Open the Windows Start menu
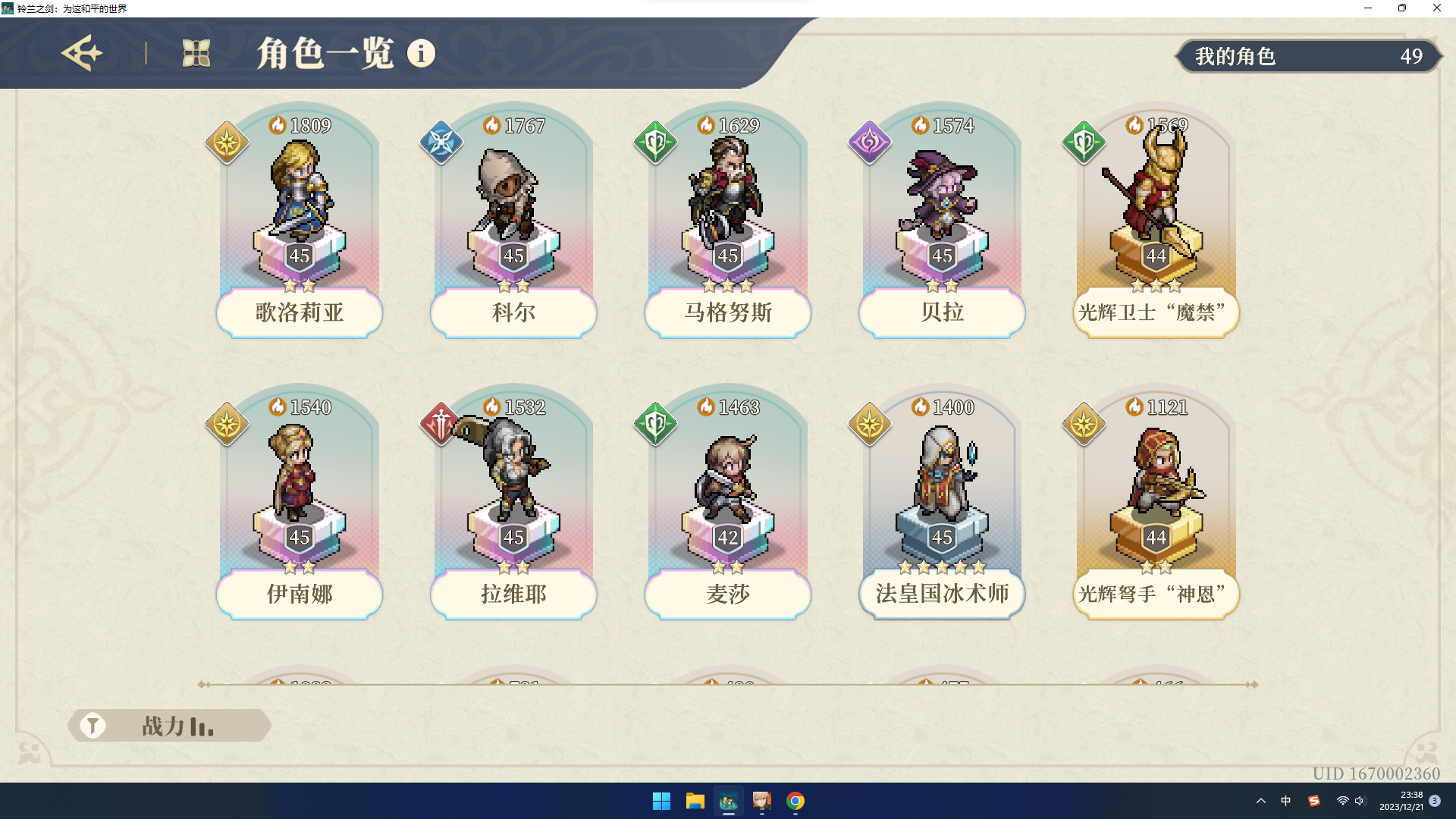The height and width of the screenshot is (819, 1456). click(662, 802)
